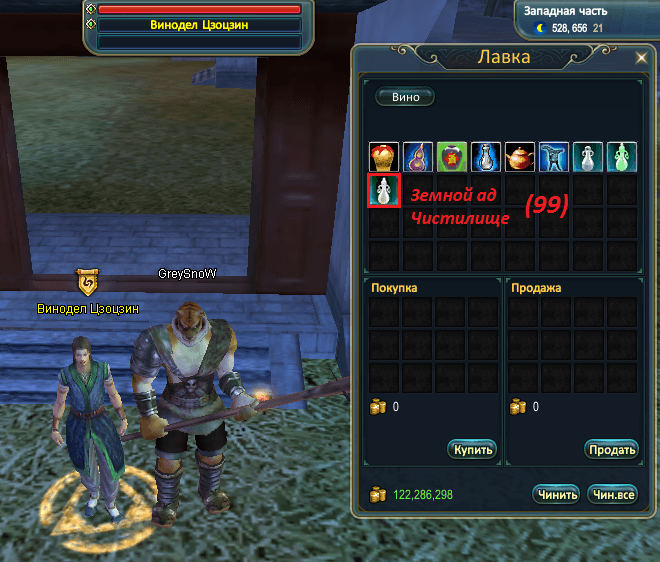Select the blue bronze tripod vessel

555,157
